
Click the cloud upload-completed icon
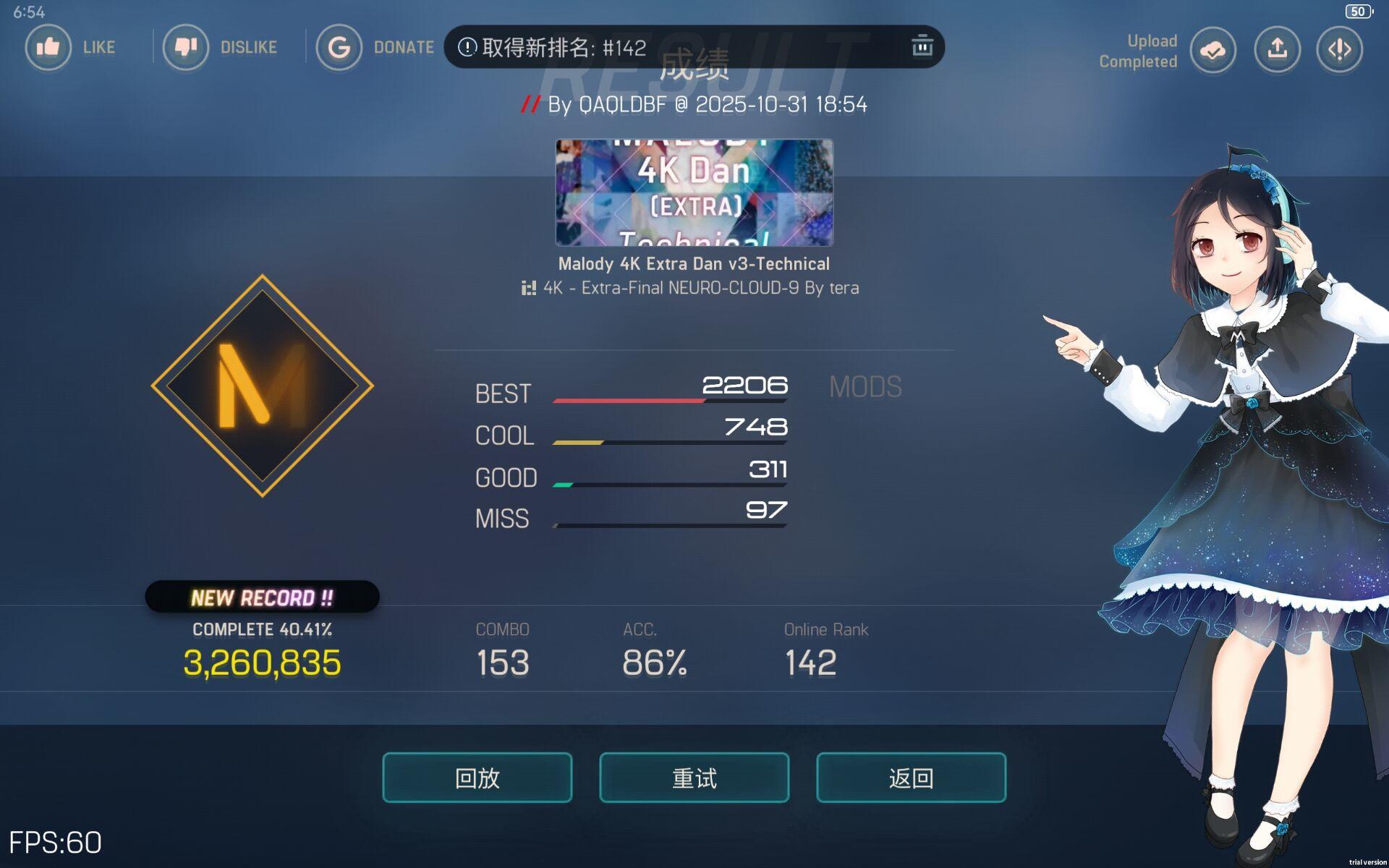tap(1212, 50)
